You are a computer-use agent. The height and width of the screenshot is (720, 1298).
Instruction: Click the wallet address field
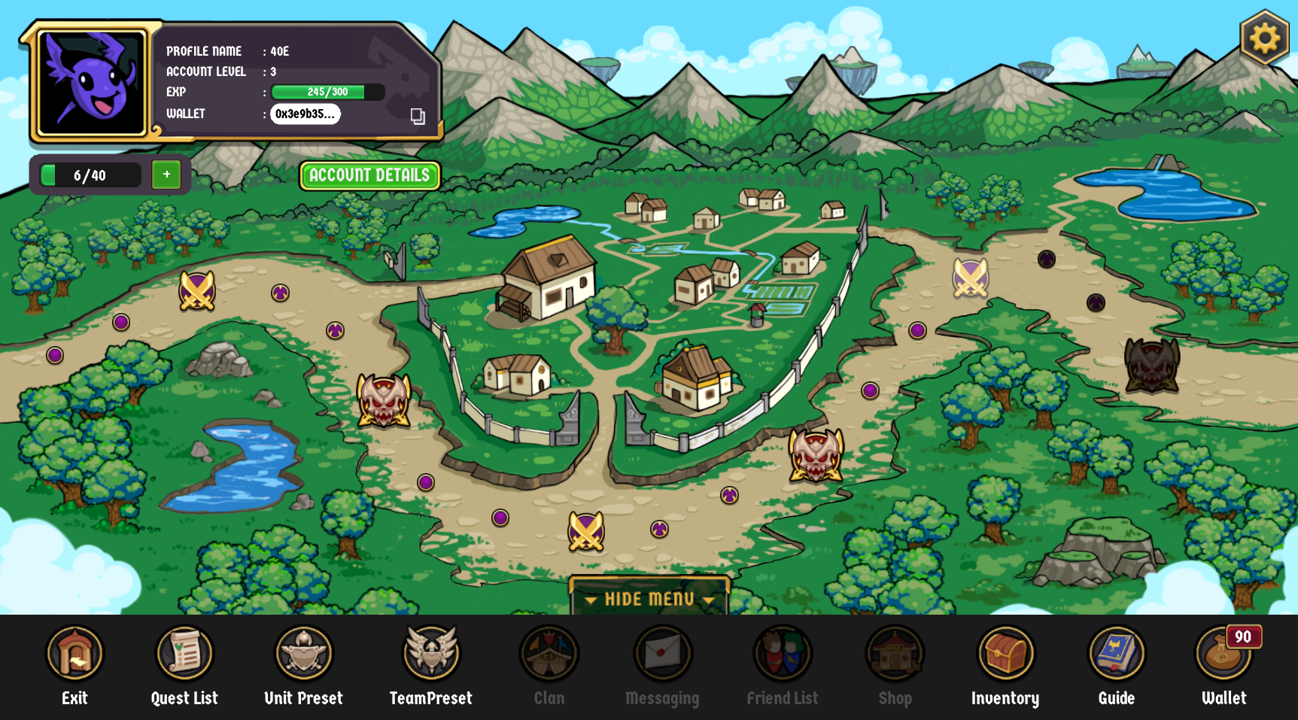click(x=305, y=114)
